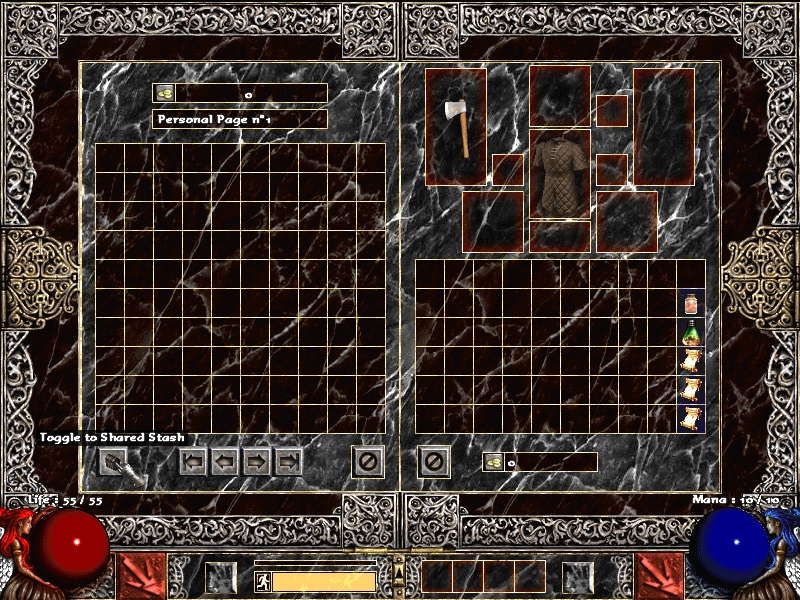This screenshot has height=600, width=800.
Task: Click the barred left arrow stash button
Action: pyautogui.click(x=194, y=462)
